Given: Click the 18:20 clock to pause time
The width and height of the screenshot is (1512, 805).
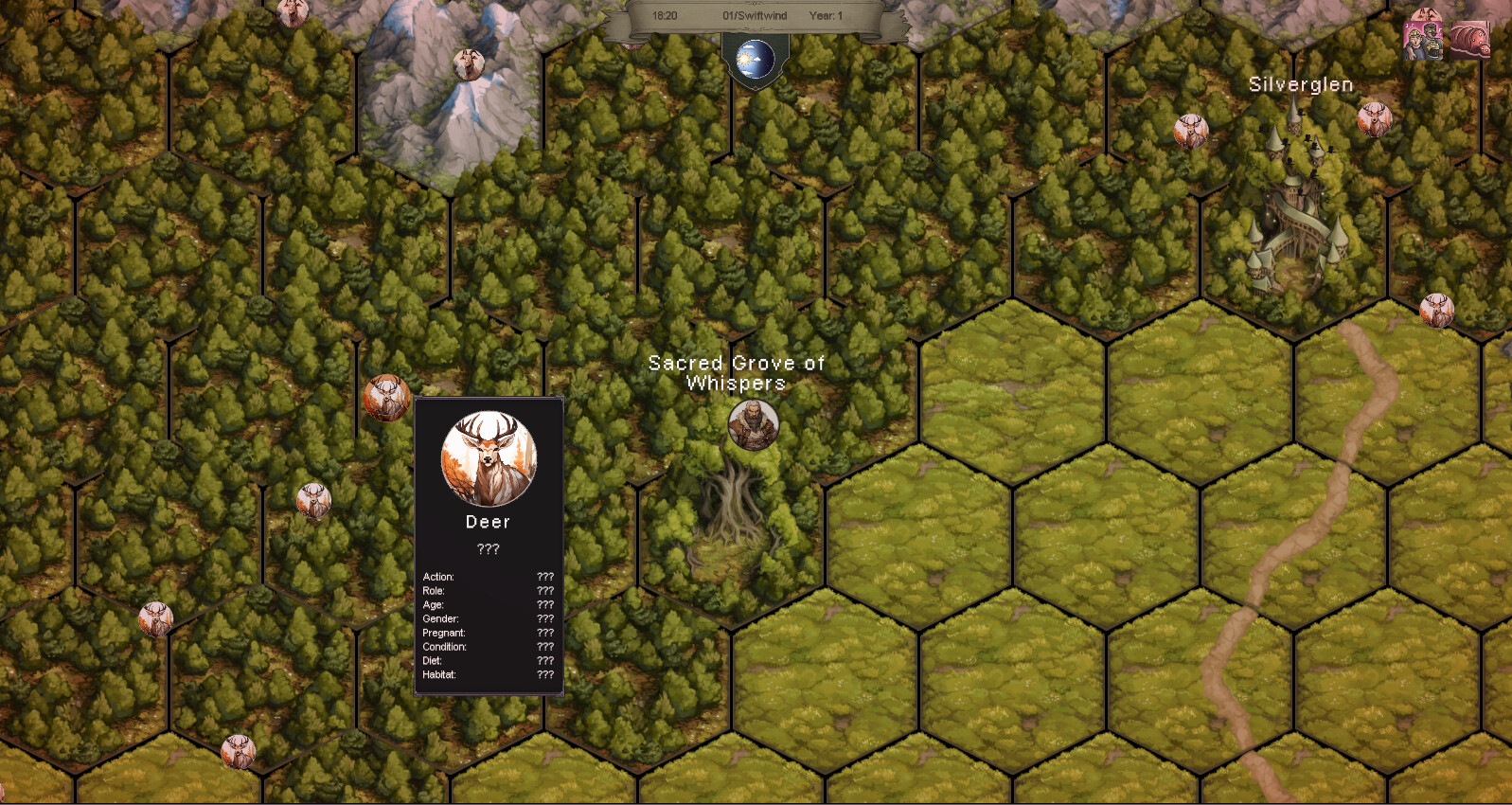Looking at the screenshot, I should pyautogui.click(x=665, y=15).
